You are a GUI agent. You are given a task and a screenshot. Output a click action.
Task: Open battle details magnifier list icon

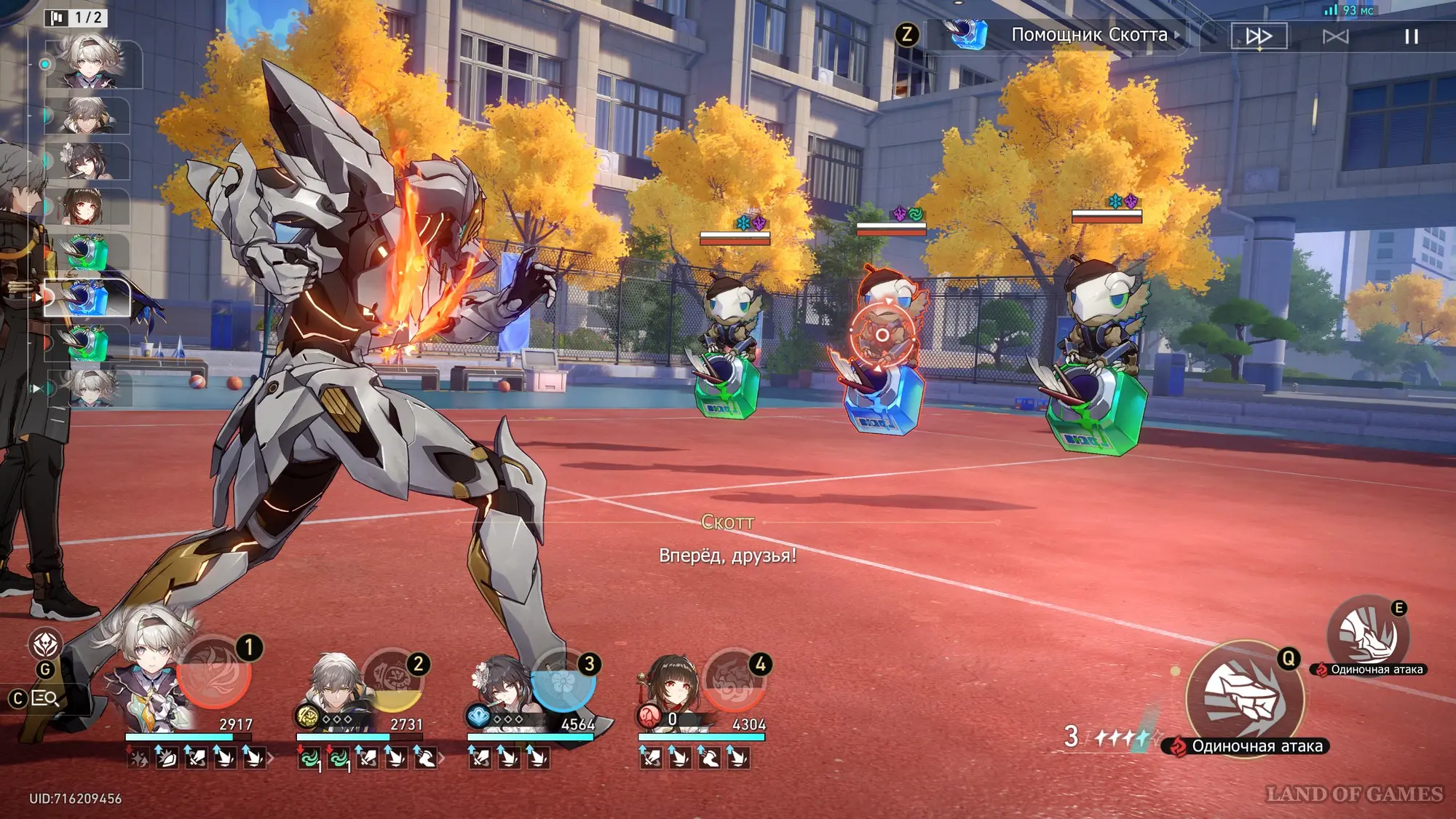(45, 699)
